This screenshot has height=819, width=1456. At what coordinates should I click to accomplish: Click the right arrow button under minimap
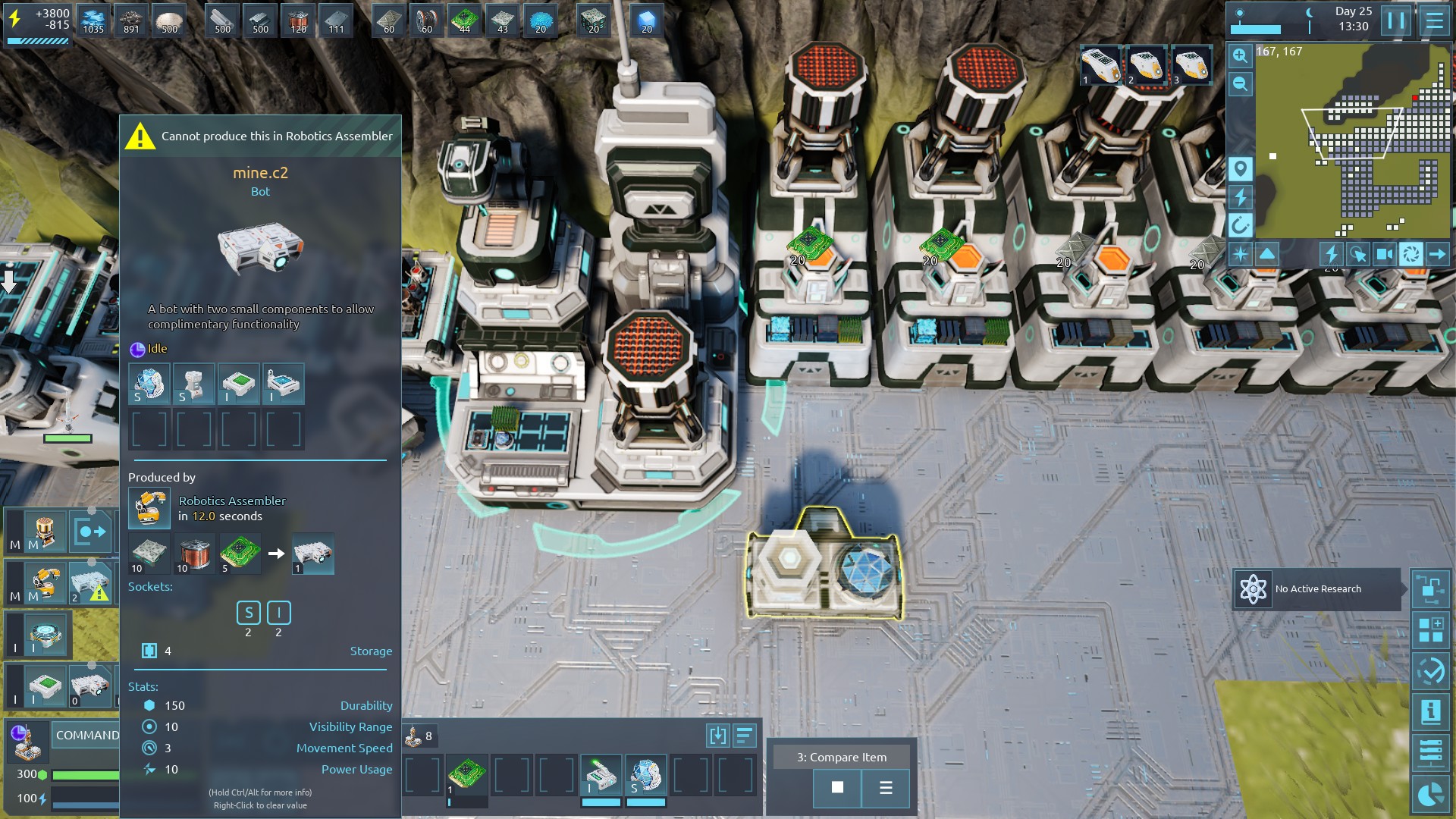[x=1437, y=254]
